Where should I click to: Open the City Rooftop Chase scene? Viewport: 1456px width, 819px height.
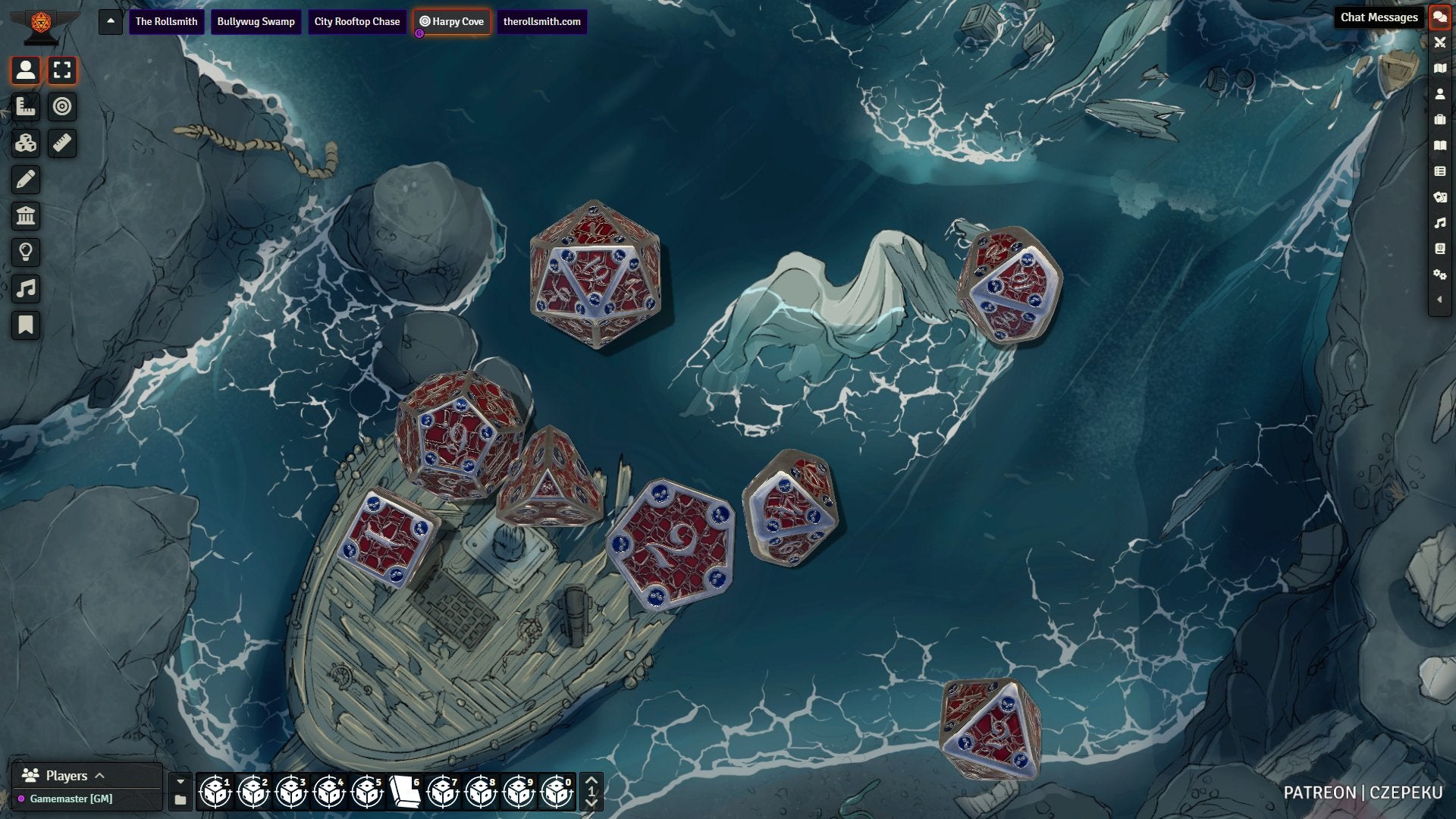[356, 21]
